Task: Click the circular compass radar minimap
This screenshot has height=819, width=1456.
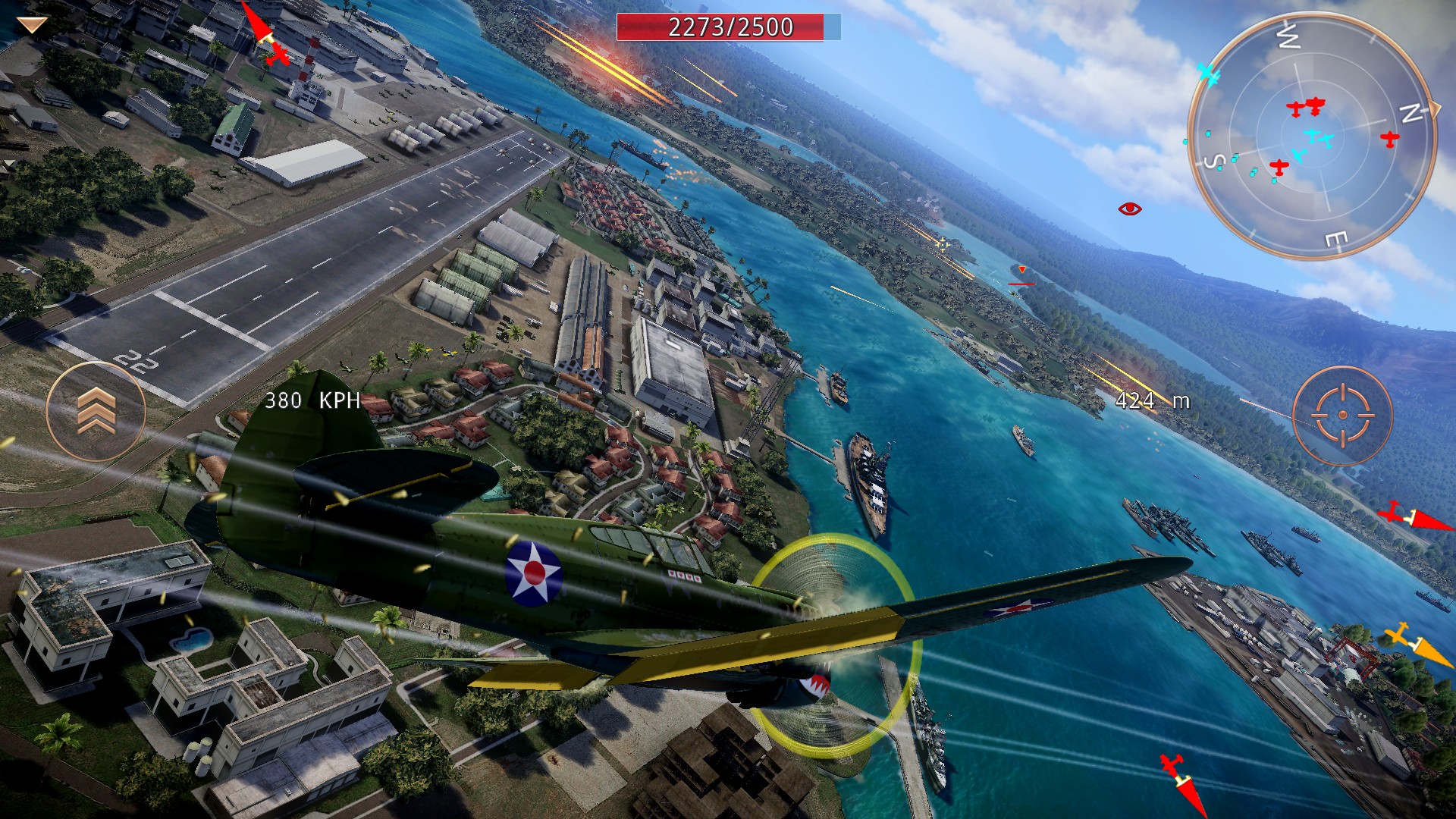Action: point(1311,137)
